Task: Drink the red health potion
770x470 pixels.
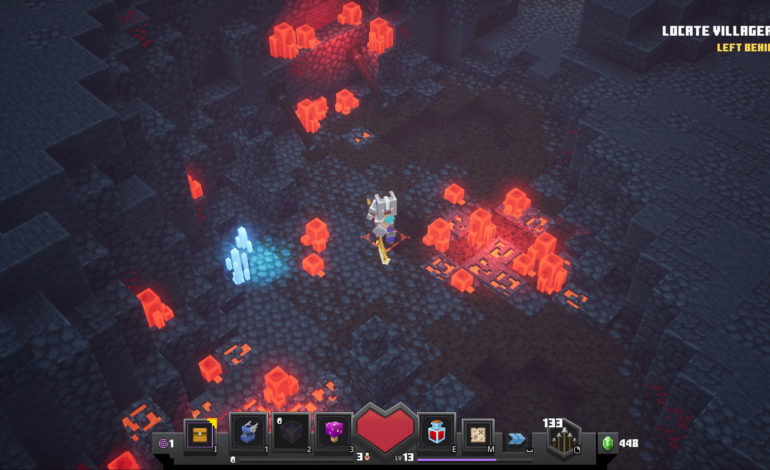Action: point(437,430)
